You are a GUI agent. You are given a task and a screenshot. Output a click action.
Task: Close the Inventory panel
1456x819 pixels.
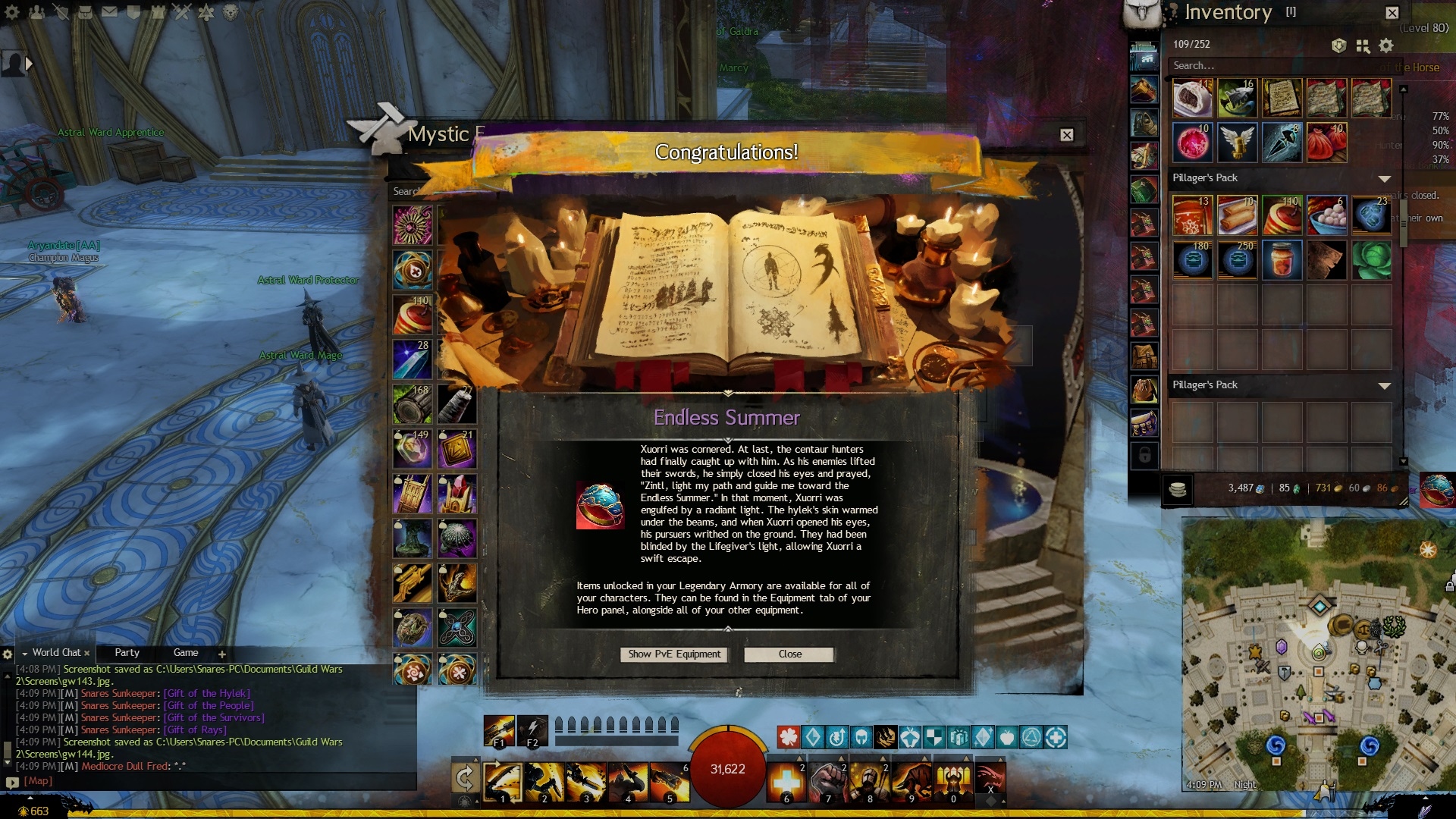[x=1392, y=13]
